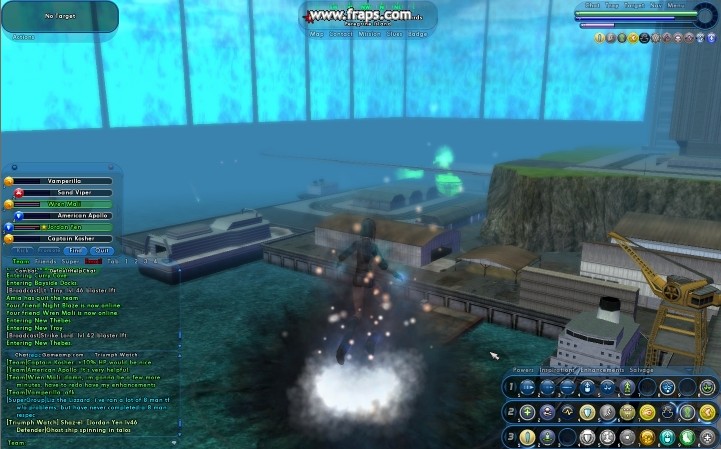721x449 pixels.
Task: Select teammate Captain Kosher
Action: pyautogui.click(x=62, y=239)
